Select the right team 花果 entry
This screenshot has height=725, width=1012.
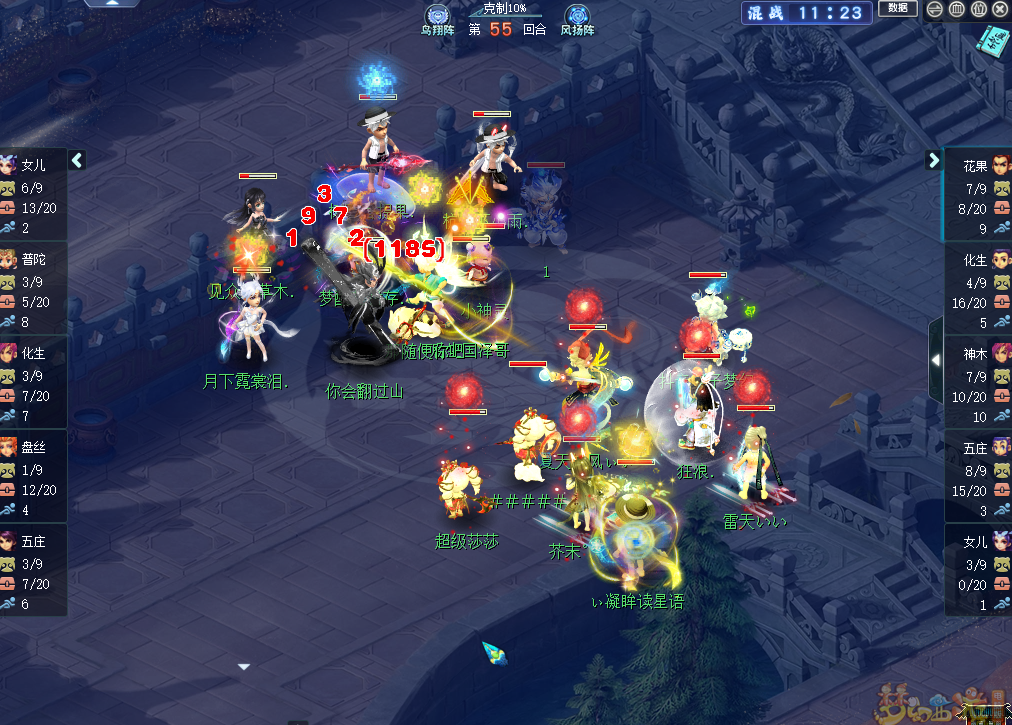coord(978,194)
